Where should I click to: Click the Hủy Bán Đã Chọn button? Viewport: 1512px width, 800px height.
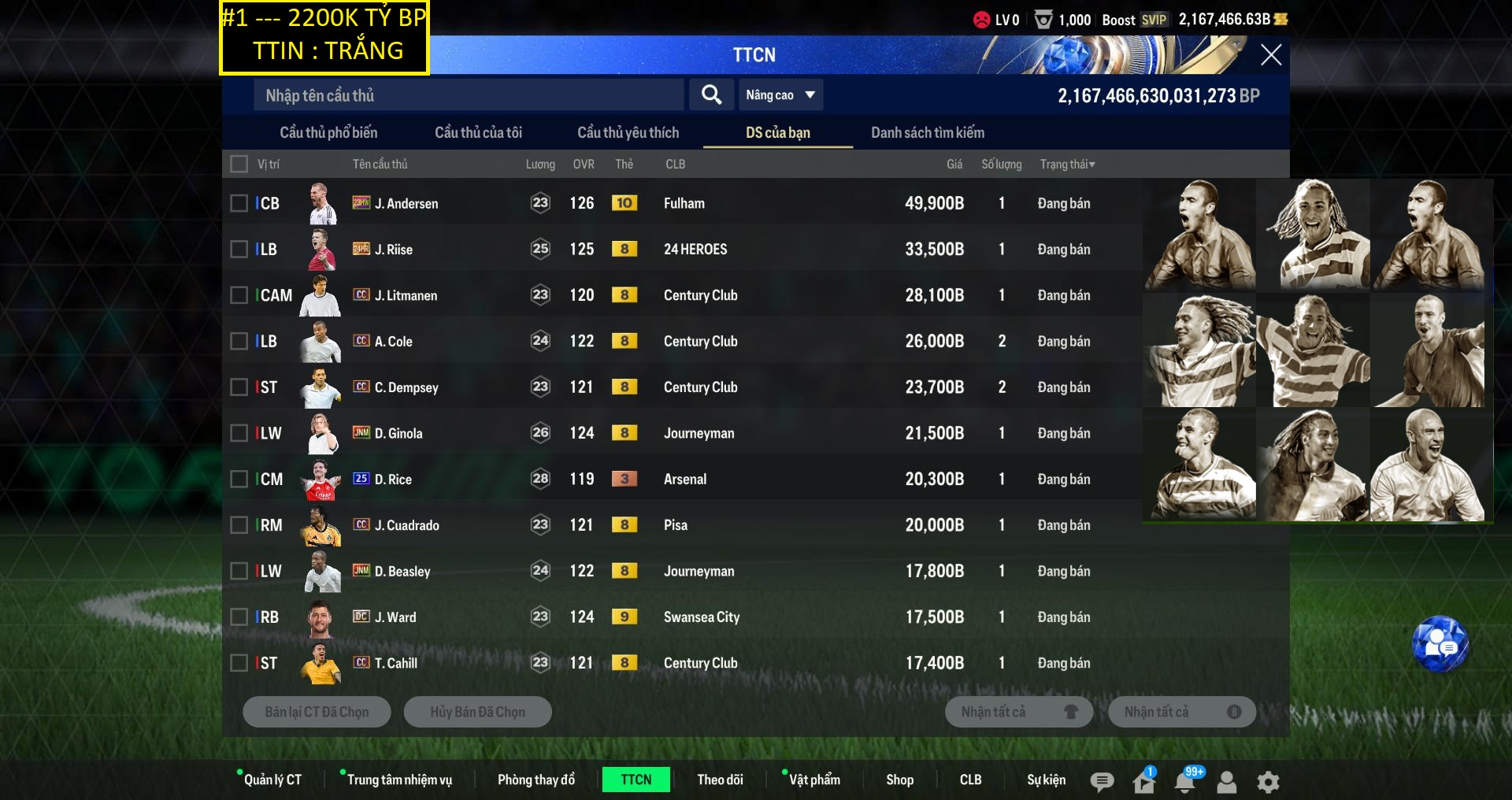coord(477,712)
